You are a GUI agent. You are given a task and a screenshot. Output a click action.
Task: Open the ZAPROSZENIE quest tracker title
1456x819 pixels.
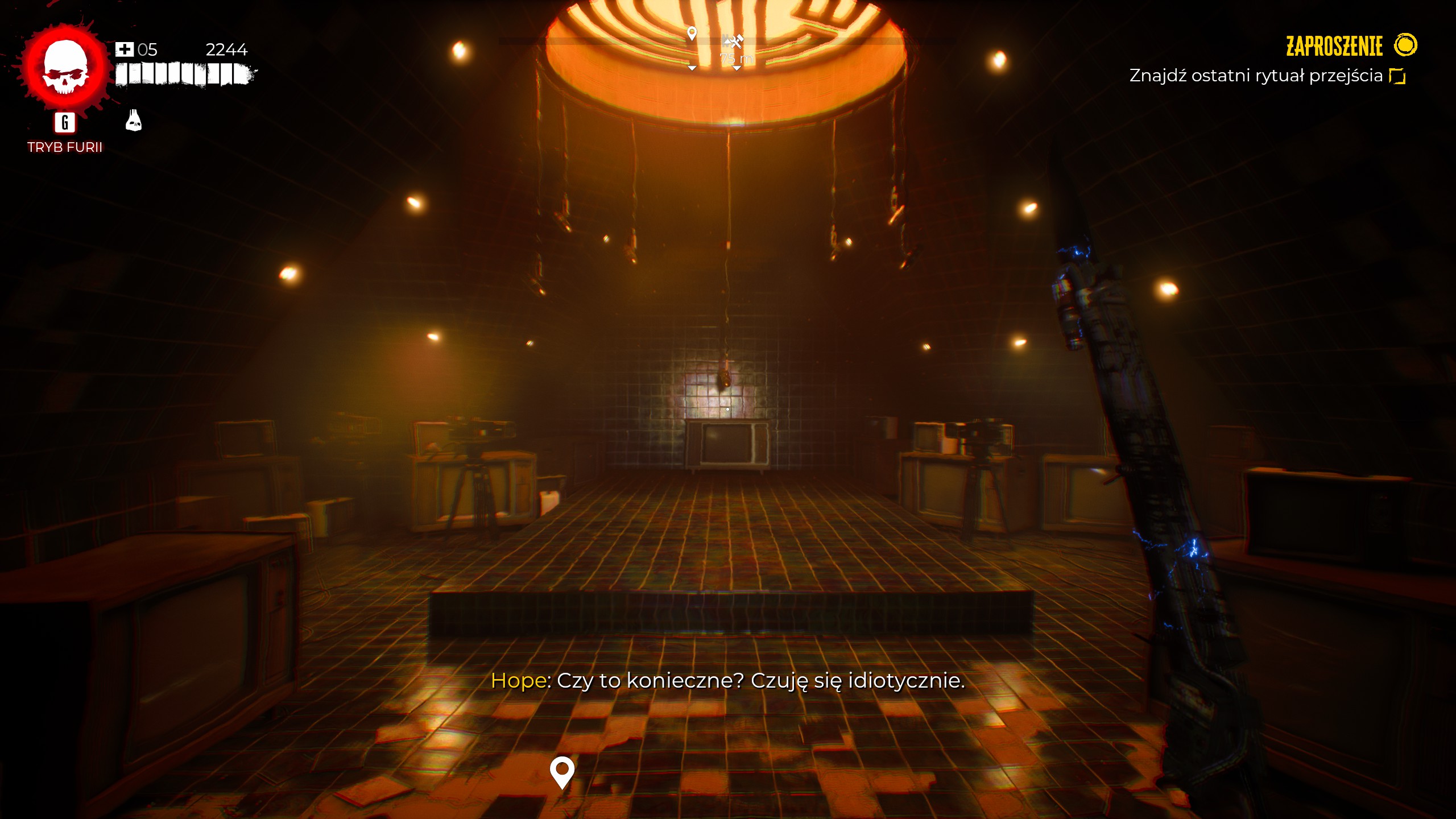tap(1334, 46)
